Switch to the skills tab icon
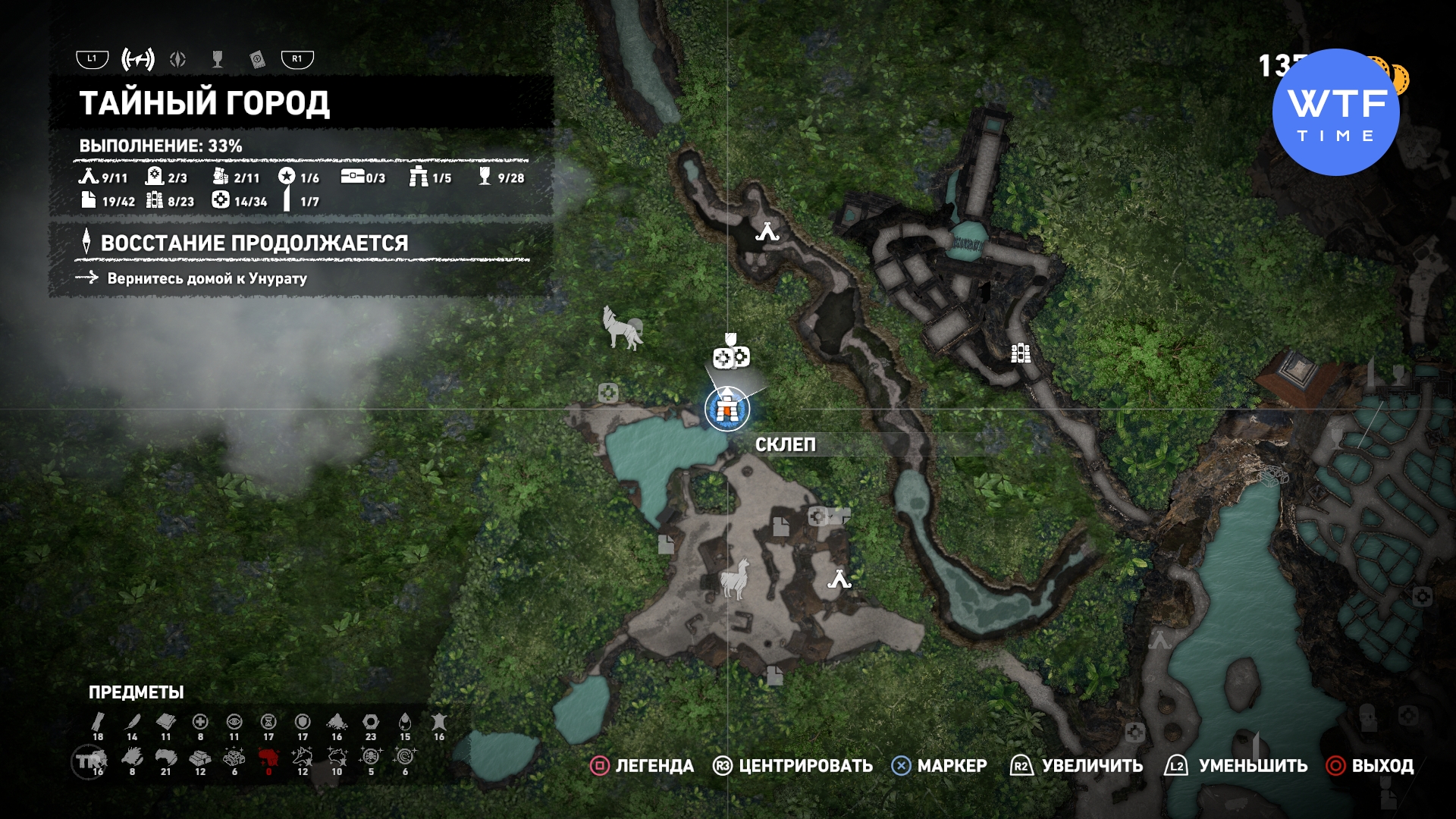This screenshot has height=819, width=1456. click(177, 59)
